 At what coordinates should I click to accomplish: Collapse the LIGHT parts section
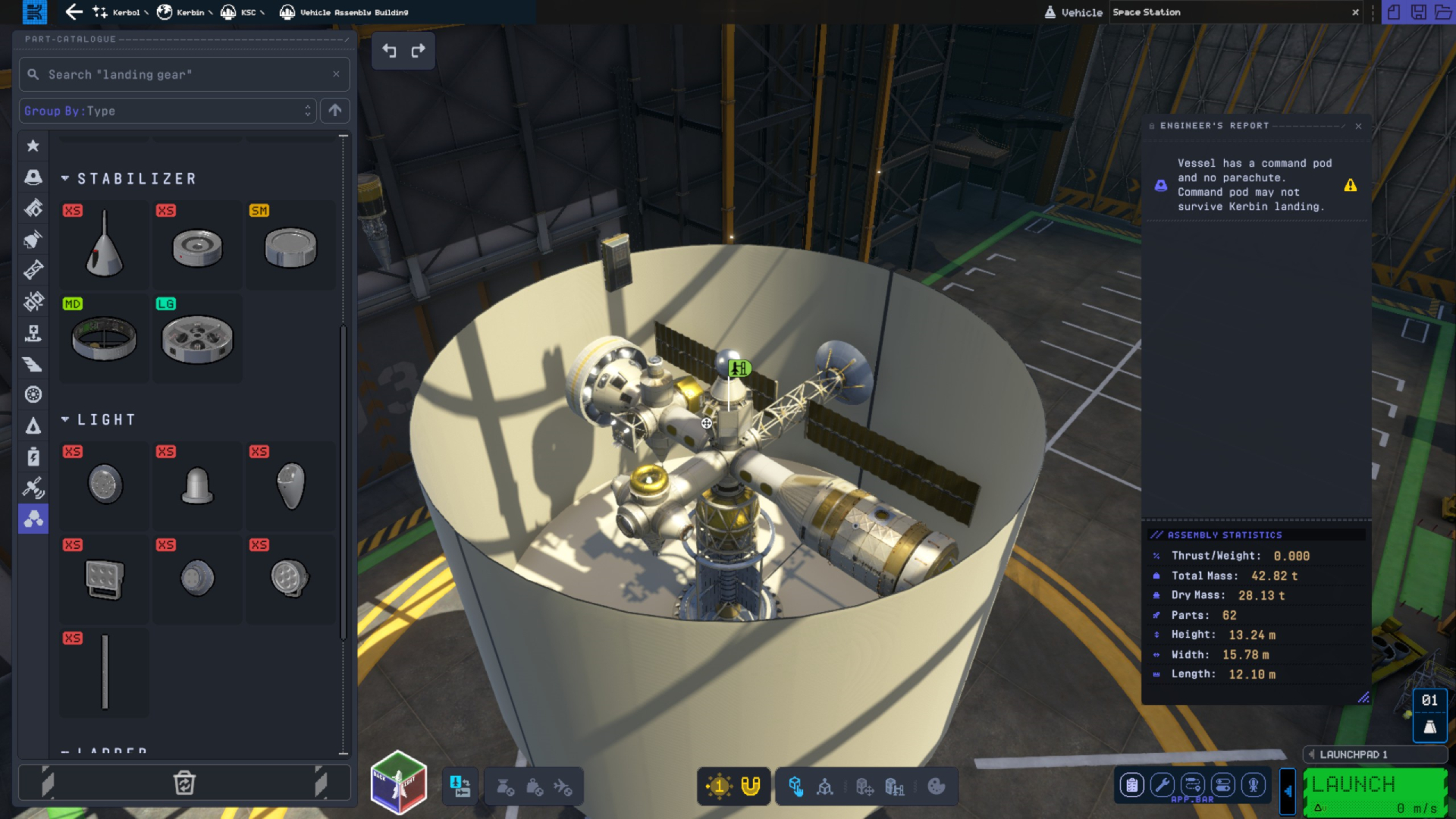65,419
